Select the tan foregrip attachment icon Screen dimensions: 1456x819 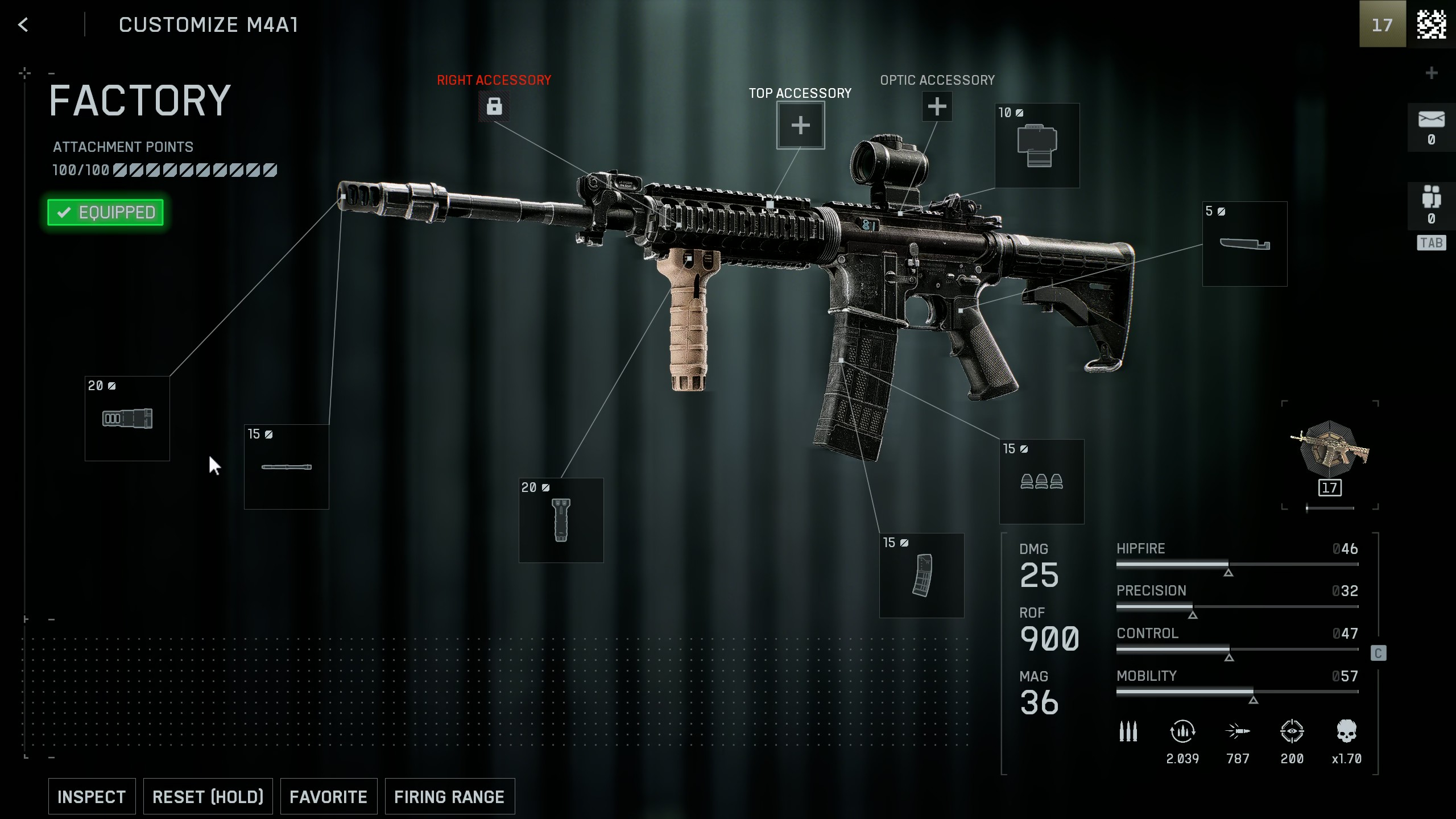tap(561, 519)
